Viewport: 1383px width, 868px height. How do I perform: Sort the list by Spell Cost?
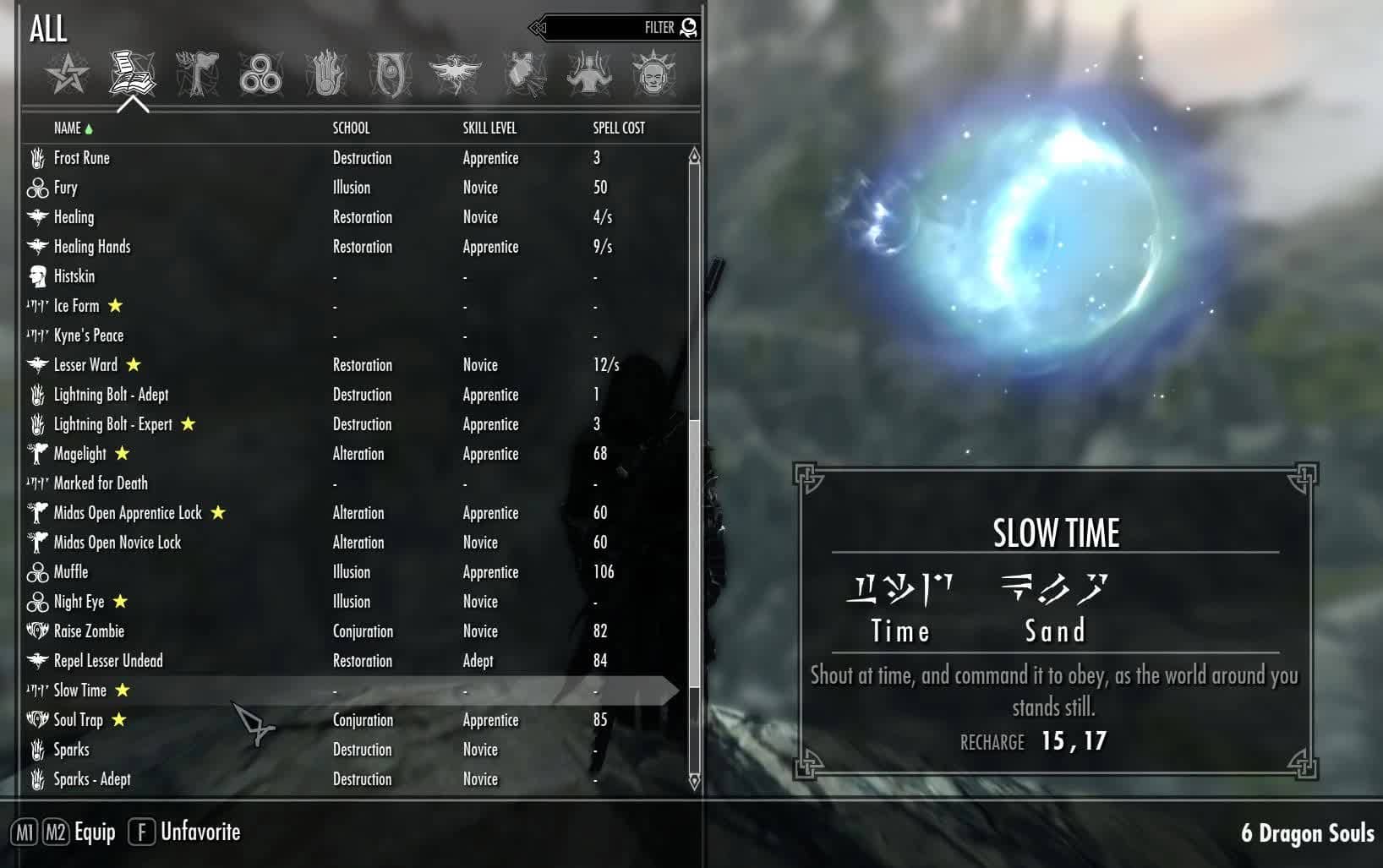pos(619,128)
